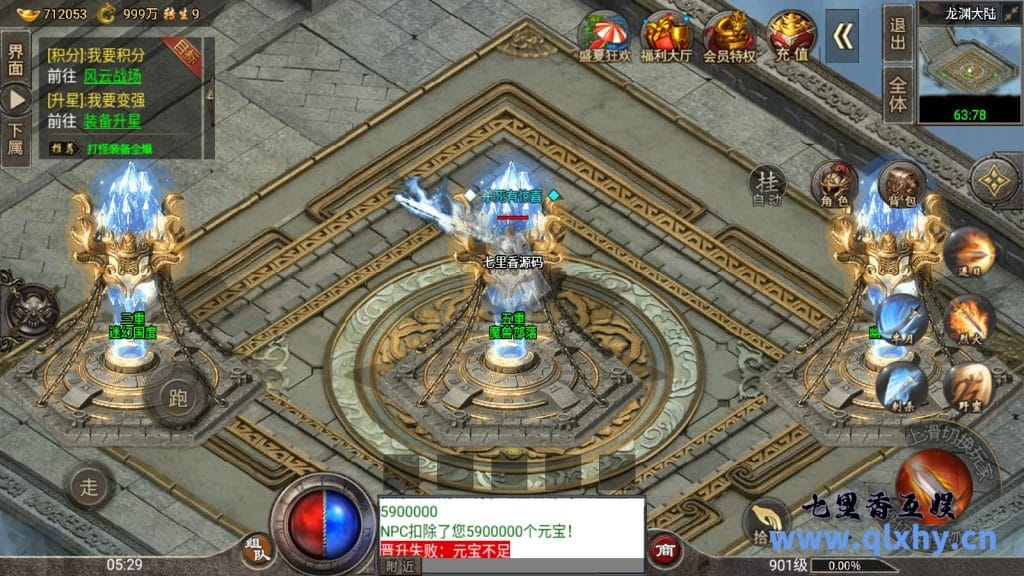Open the 会员特权 member privileges

pyautogui.click(x=729, y=36)
